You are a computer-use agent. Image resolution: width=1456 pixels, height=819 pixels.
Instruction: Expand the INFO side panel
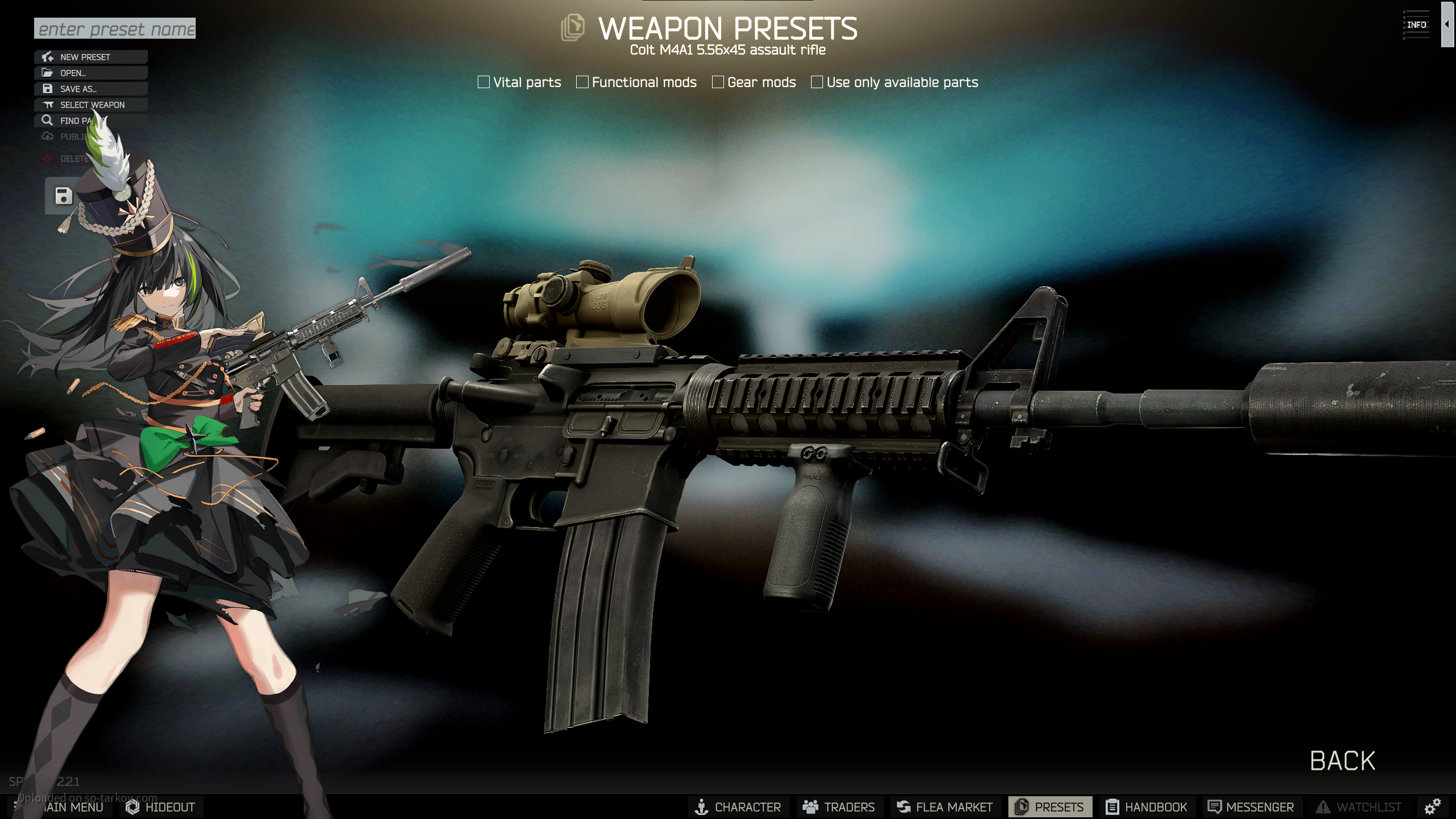(1446, 24)
